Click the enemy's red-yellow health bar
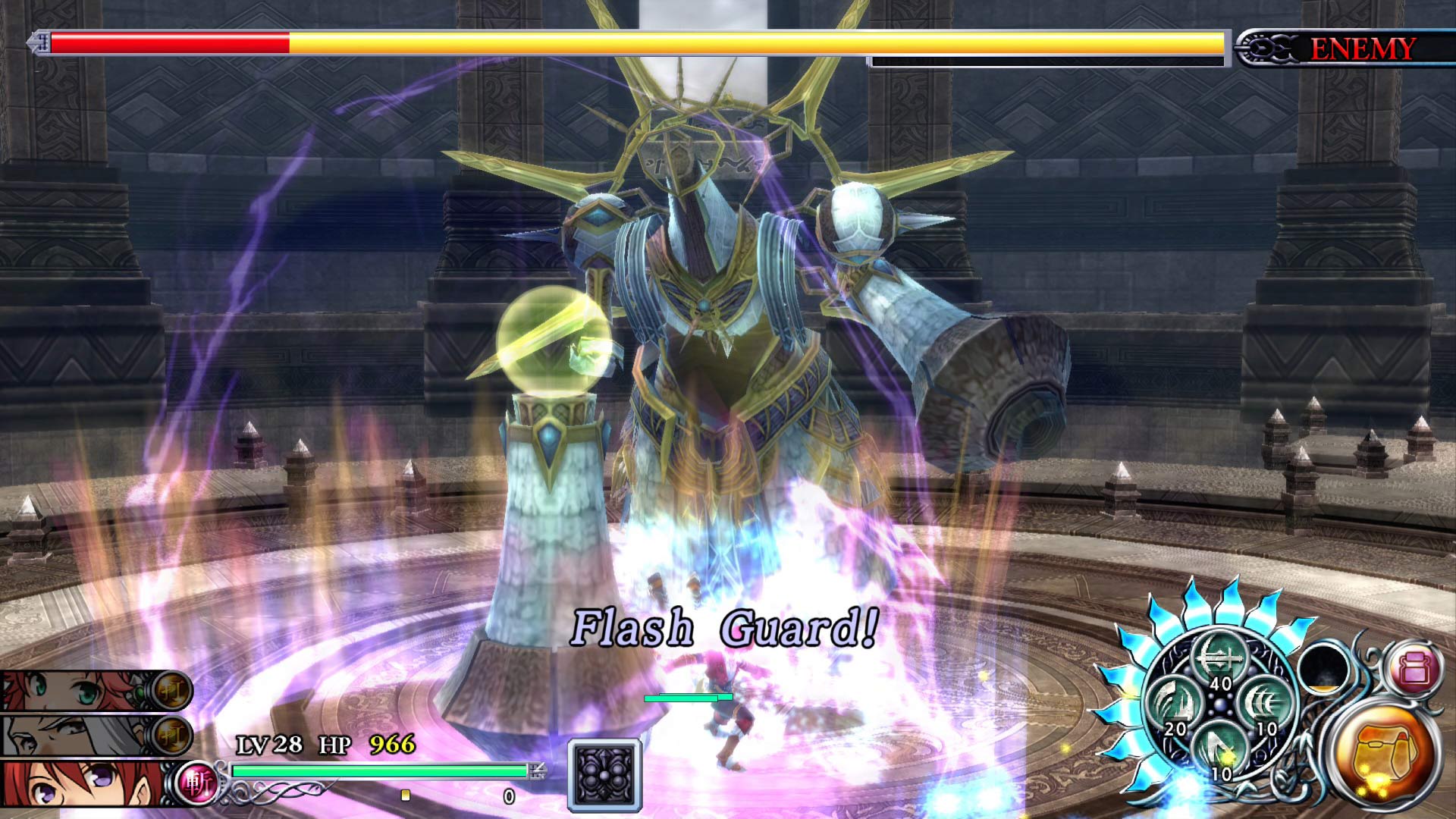This screenshot has height=819, width=1456. pos(531,43)
